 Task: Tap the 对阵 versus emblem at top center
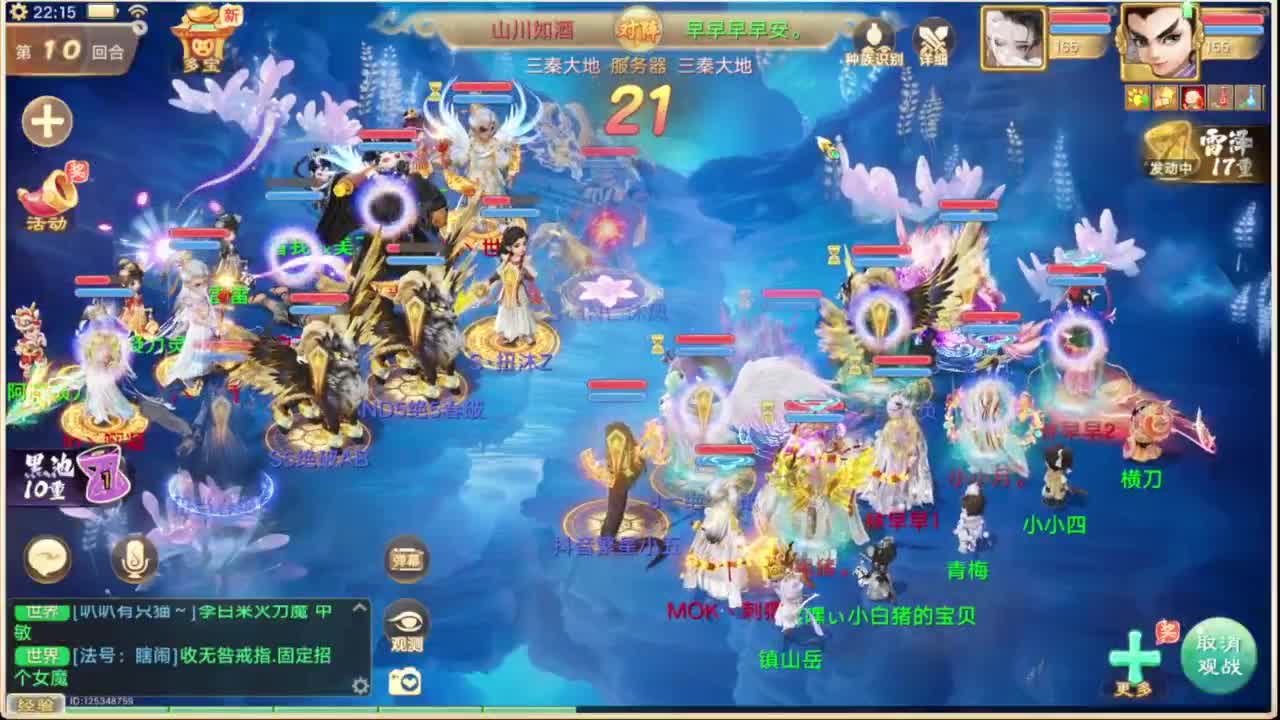click(637, 32)
